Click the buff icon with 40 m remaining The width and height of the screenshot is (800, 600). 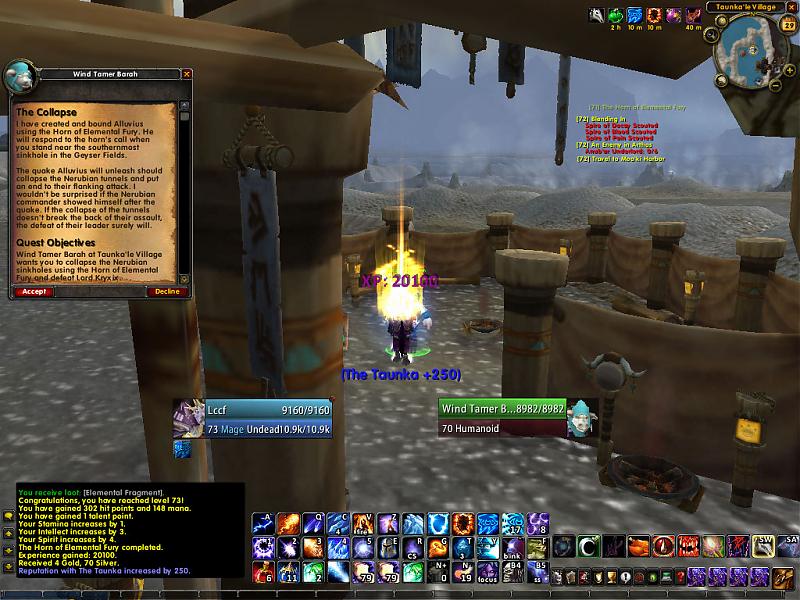pos(693,15)
